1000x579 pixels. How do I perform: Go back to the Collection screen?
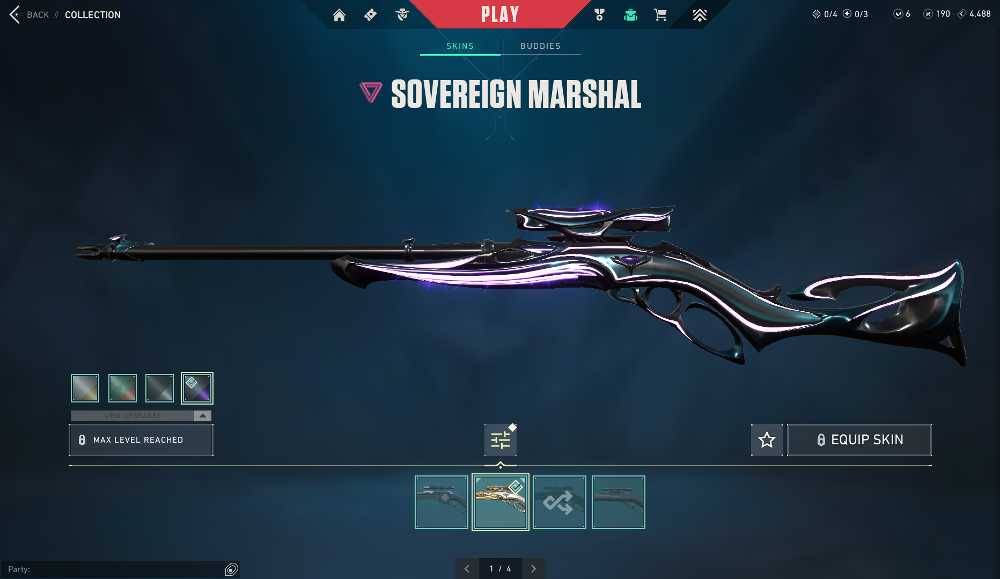(30, 15)
